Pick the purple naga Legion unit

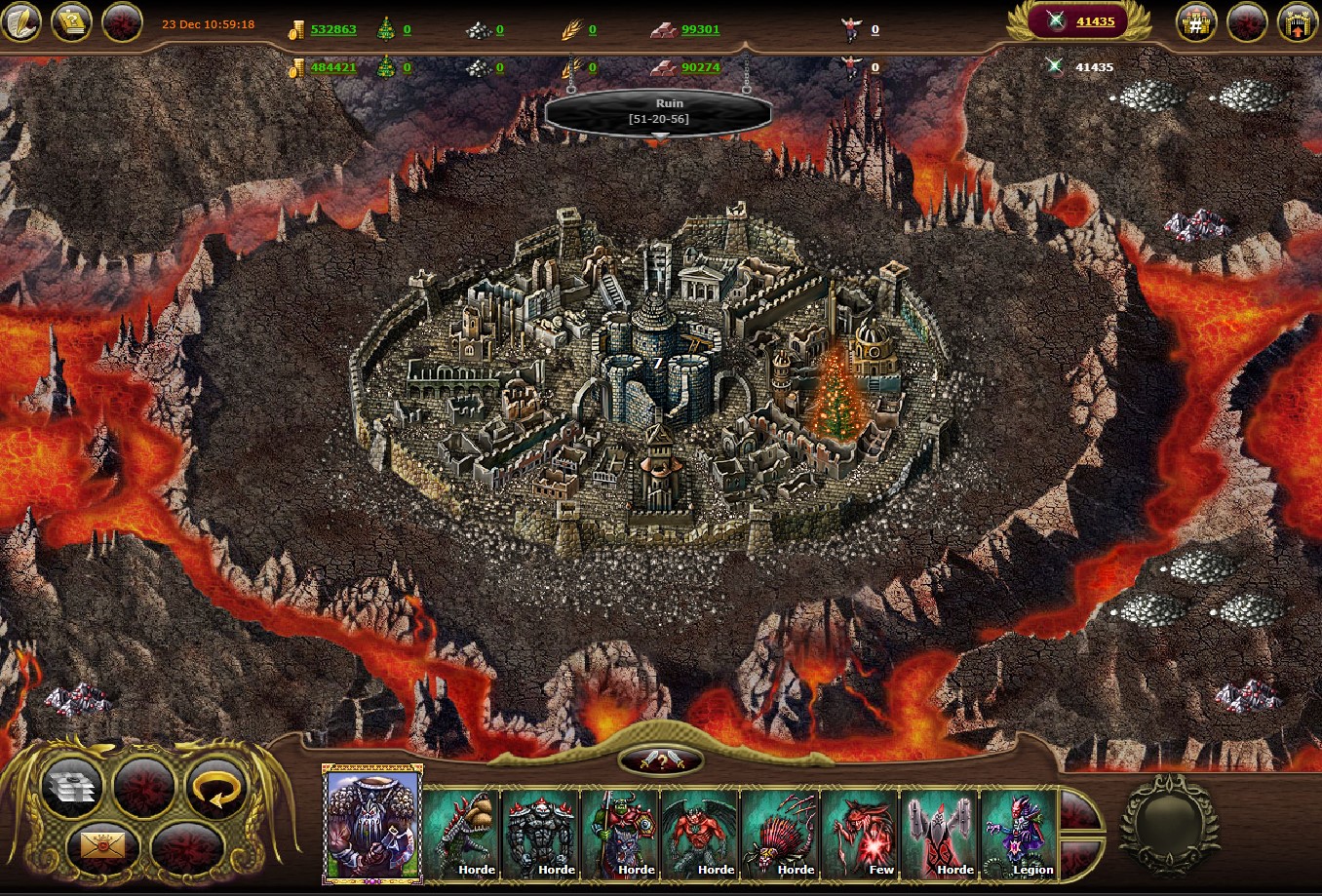[x=1021, y=833]
